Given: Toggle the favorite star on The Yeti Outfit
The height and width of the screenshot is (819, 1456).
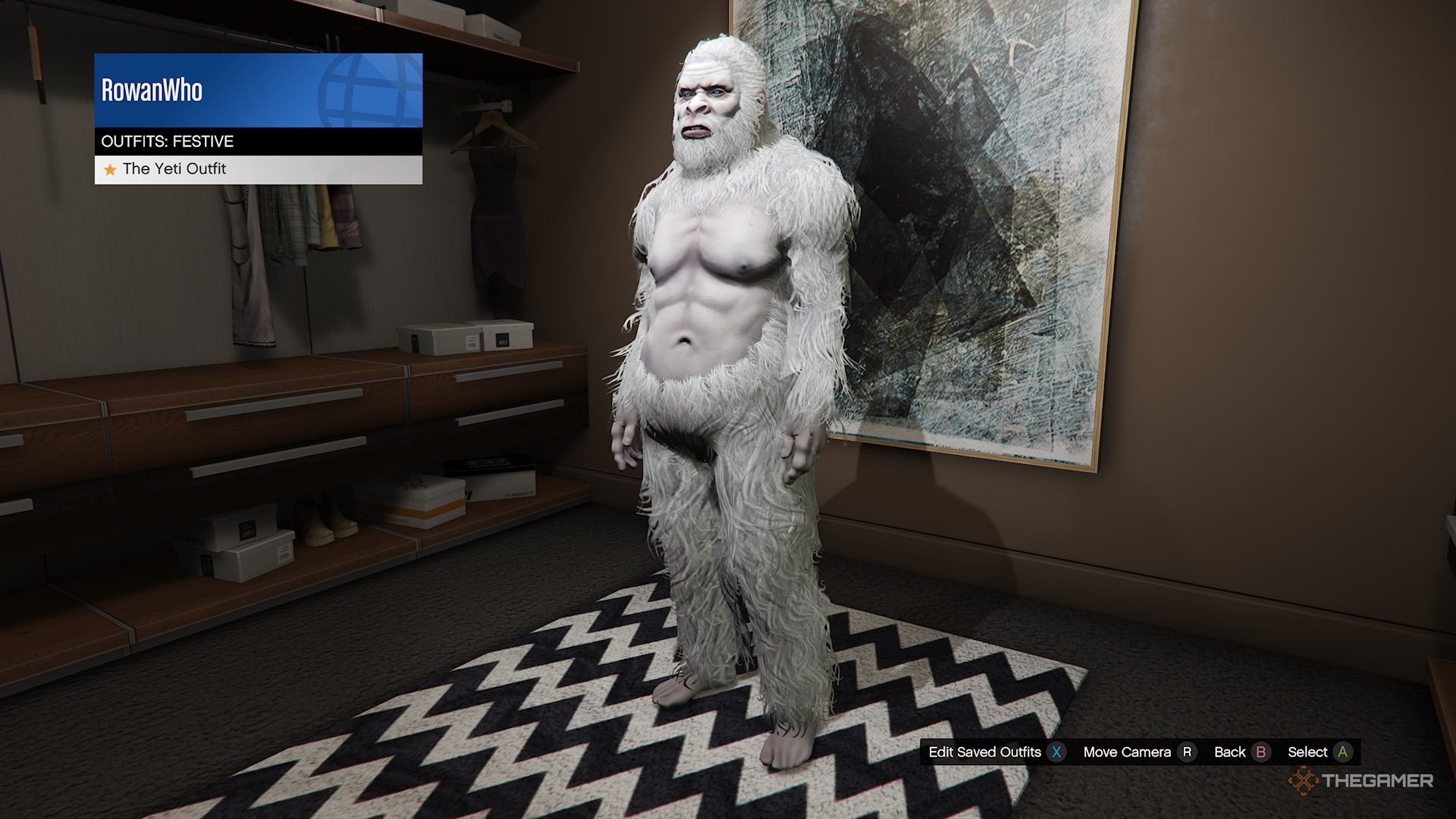Looking at the screenshot, I should click(x=109, y=169).
